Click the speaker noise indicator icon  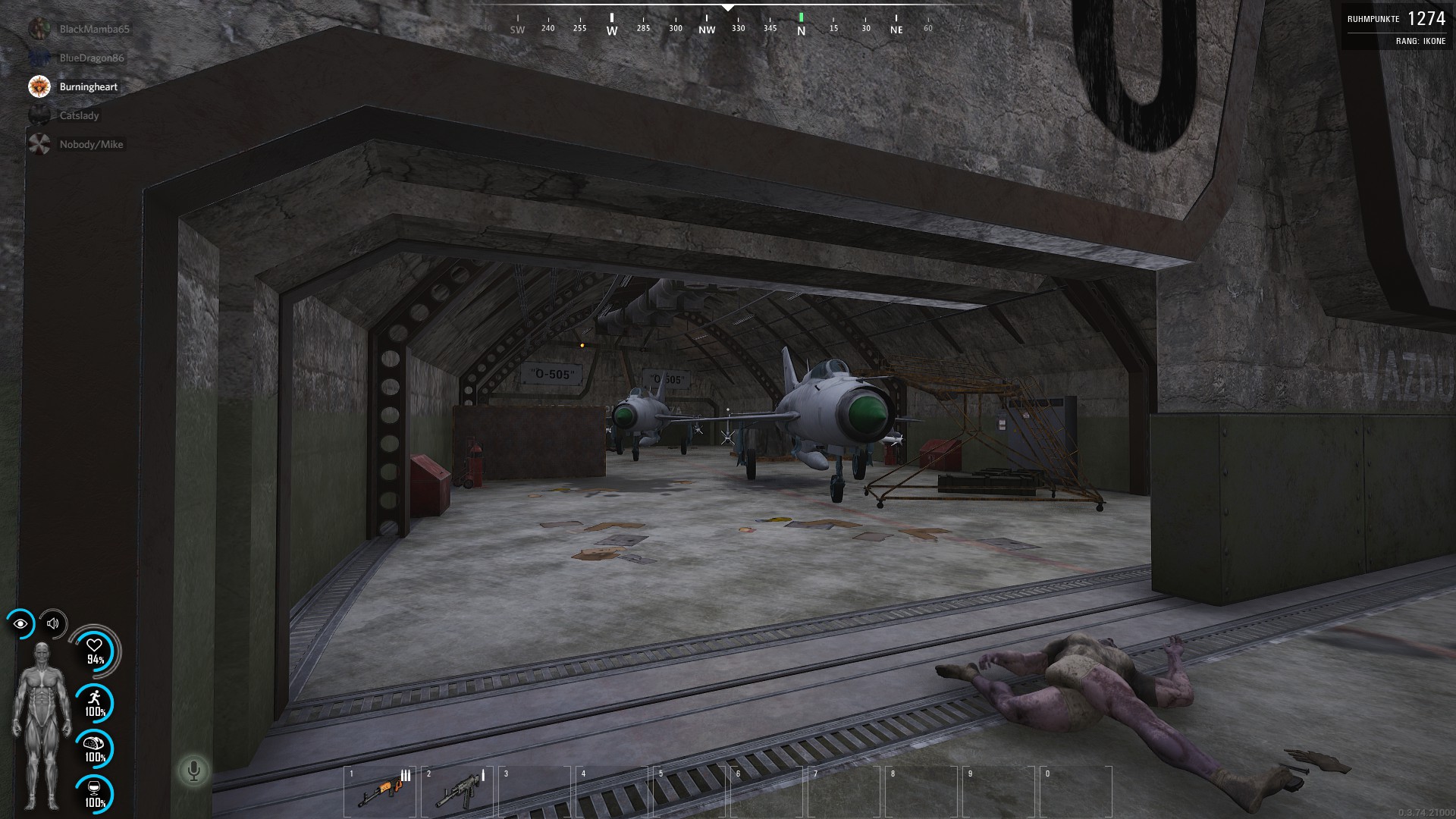[53, 623]
